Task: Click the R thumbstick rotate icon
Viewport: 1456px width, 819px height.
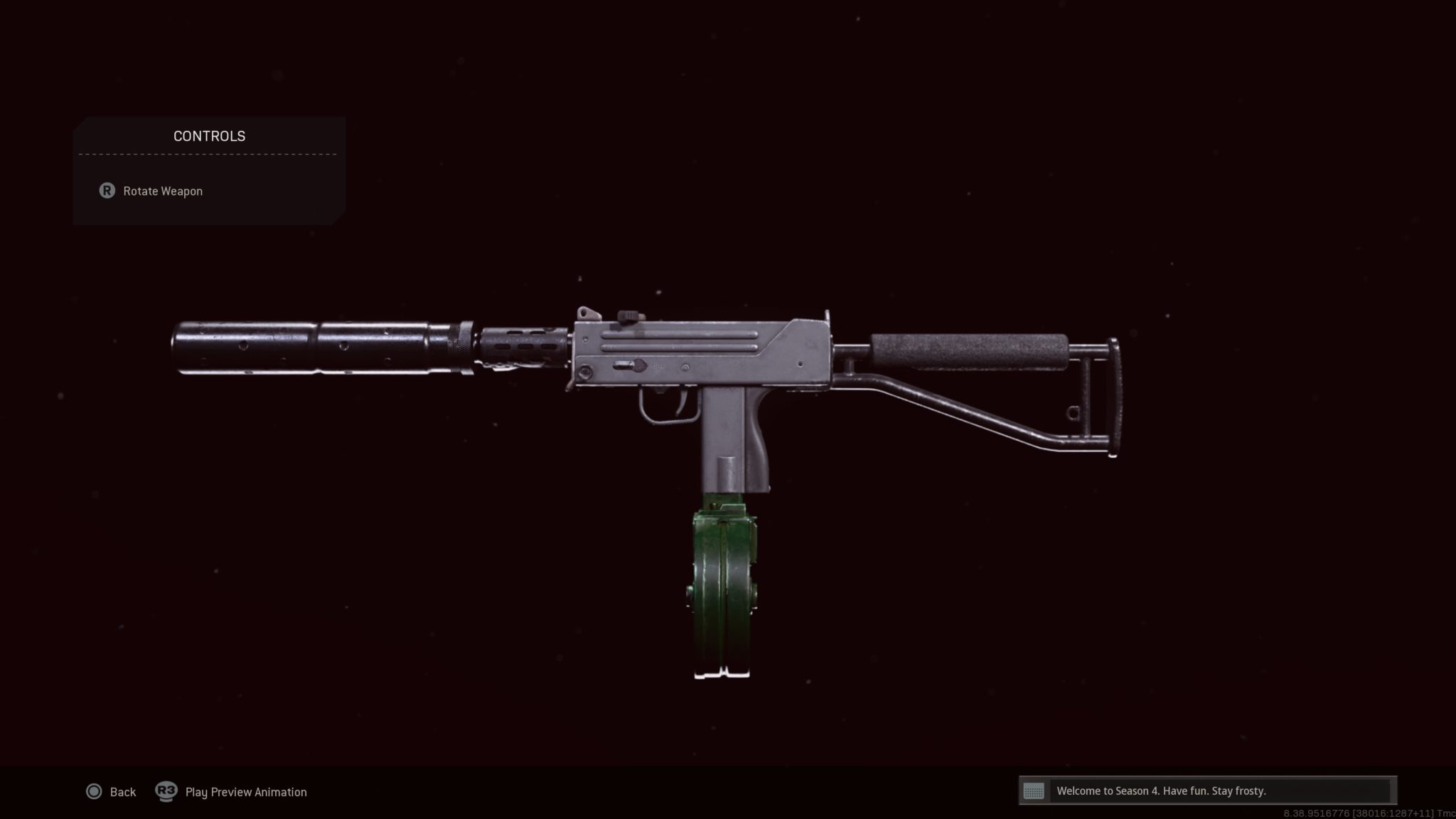Action: 107,191
